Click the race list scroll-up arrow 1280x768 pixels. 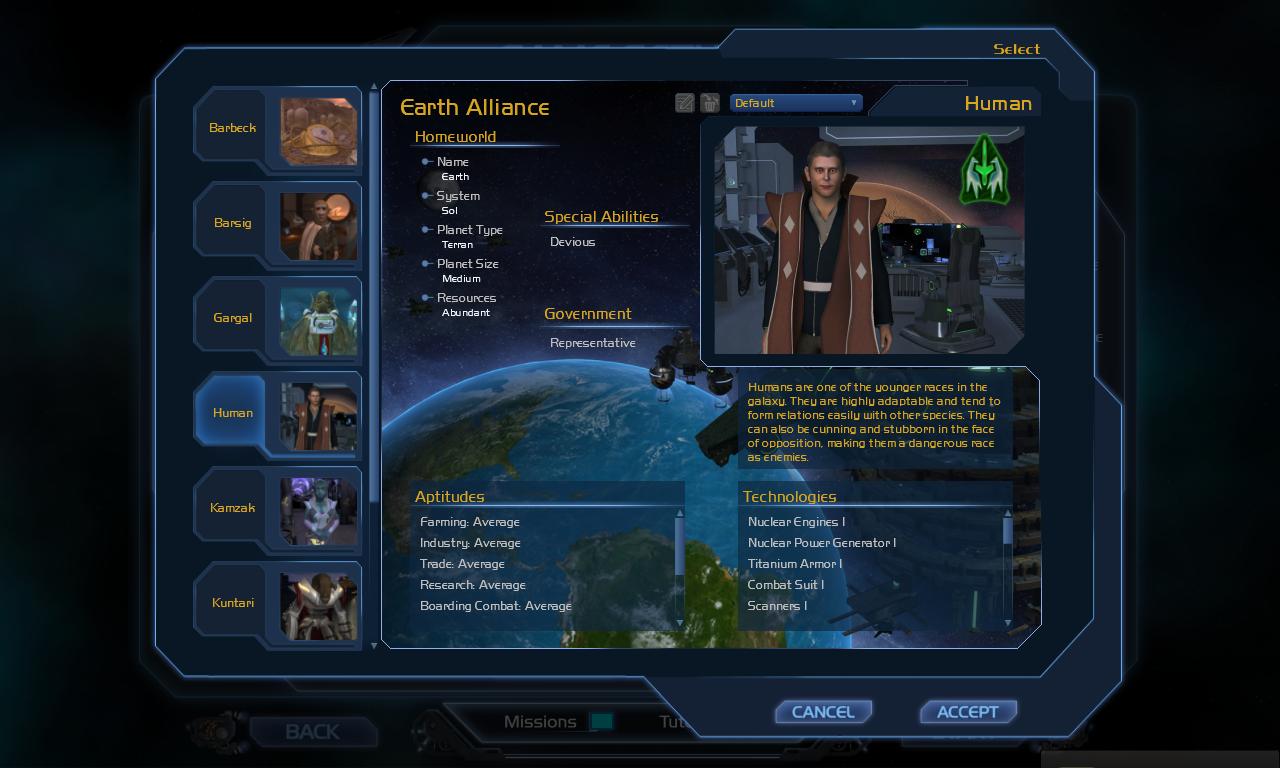(x=375, y=88)
